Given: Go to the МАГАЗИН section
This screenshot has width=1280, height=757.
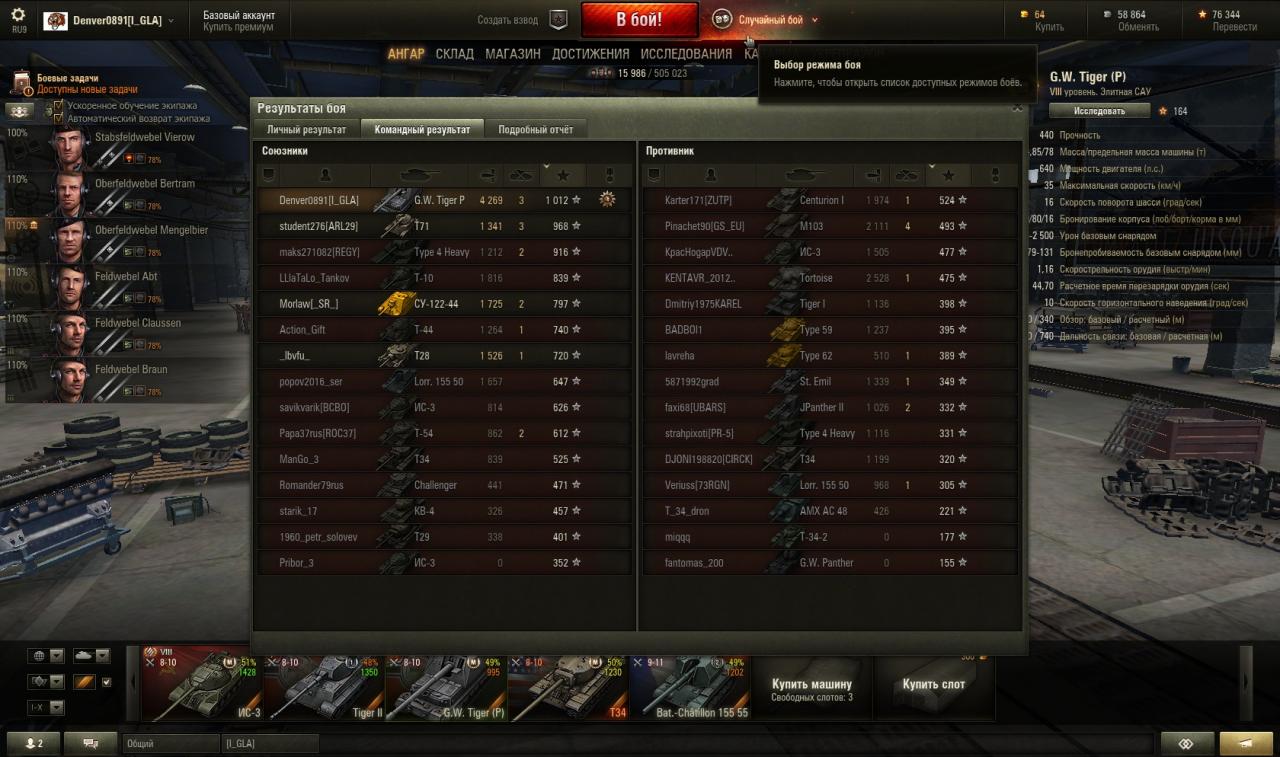Looking at the screenshot, I should (513, 54).
